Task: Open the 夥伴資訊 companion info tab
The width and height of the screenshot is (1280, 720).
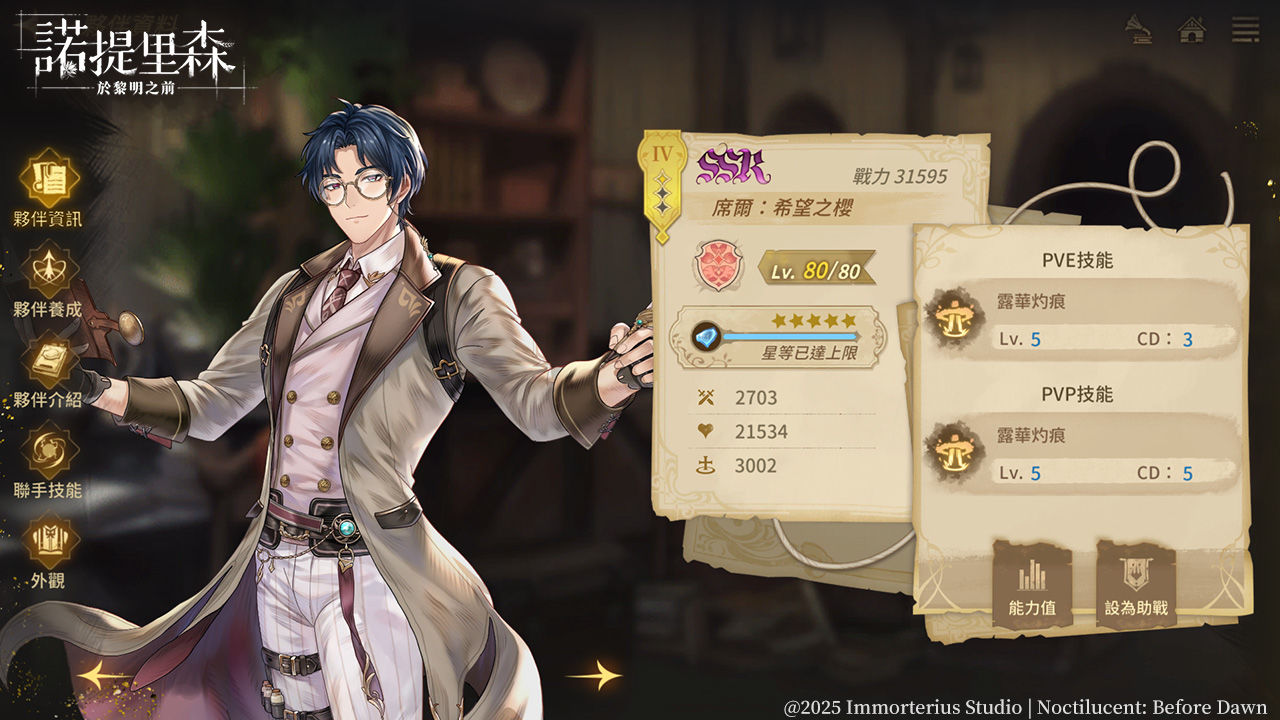Action: pos(49,181)
